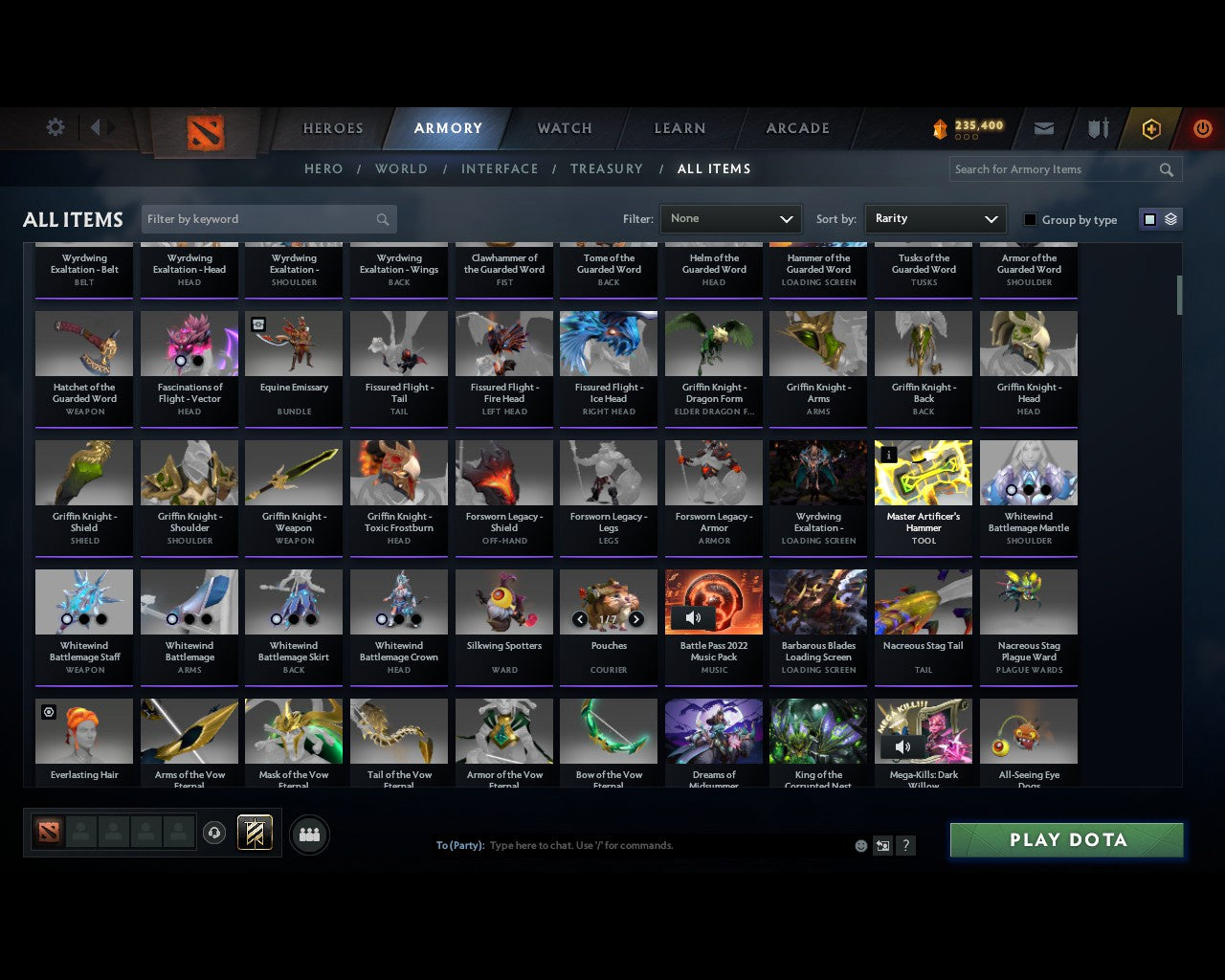The height and width of the screenshot is (980, 1225).
Task: Open the HEROES tab
Action: coord(332,128)
